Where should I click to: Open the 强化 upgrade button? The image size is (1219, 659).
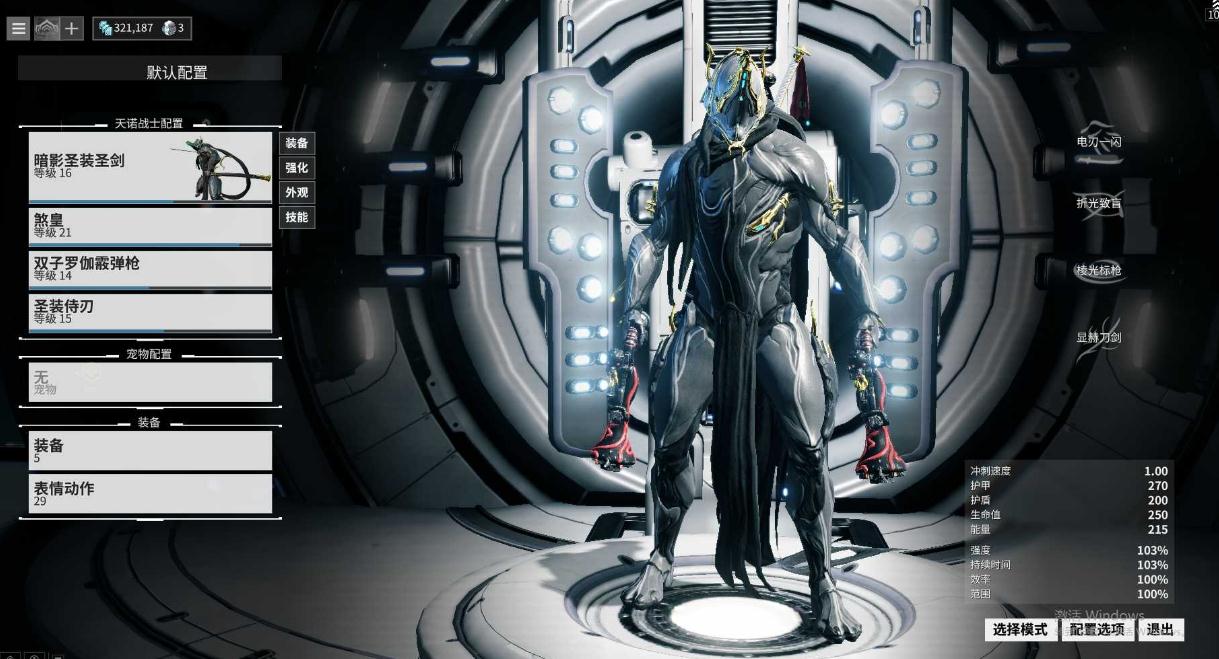pyautogui.click(x=297, y=168)
